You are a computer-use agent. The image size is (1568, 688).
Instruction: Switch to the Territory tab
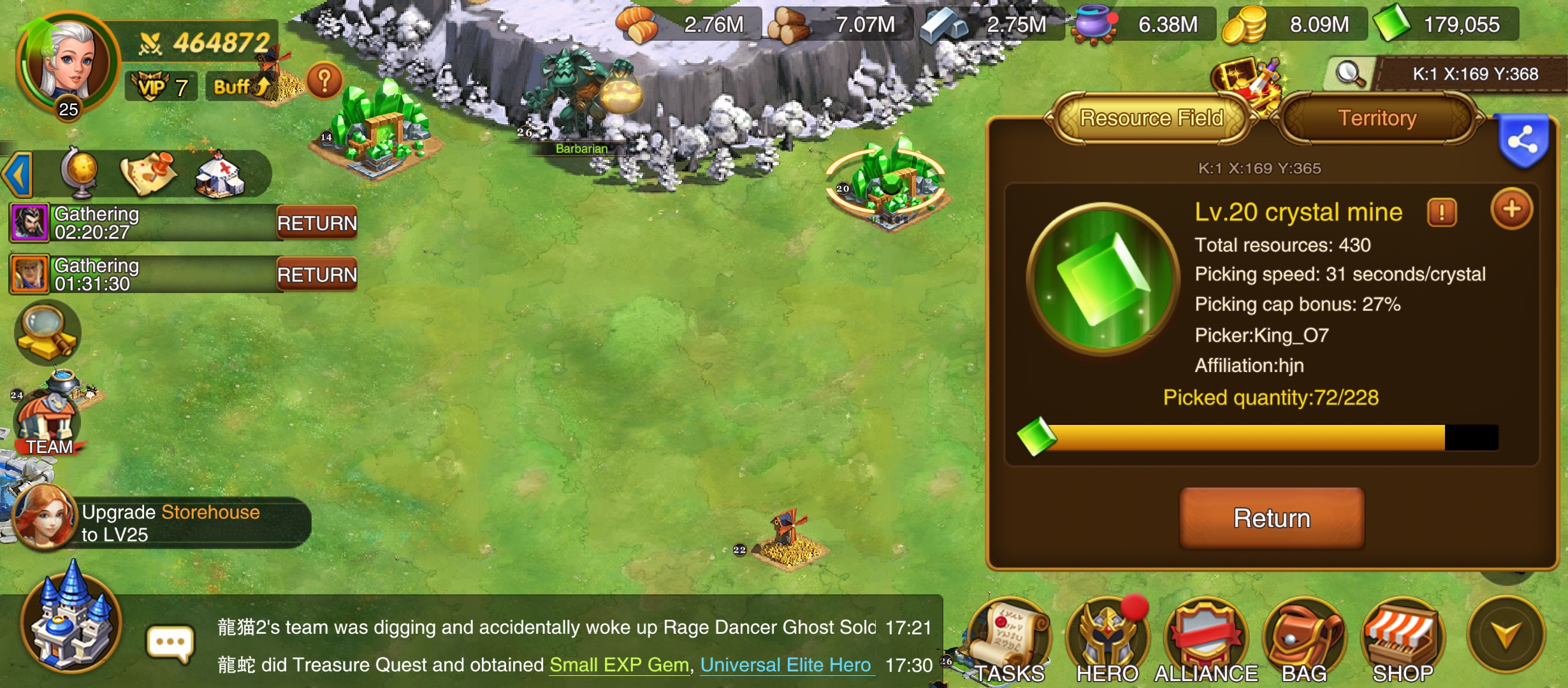point(1377,118)
